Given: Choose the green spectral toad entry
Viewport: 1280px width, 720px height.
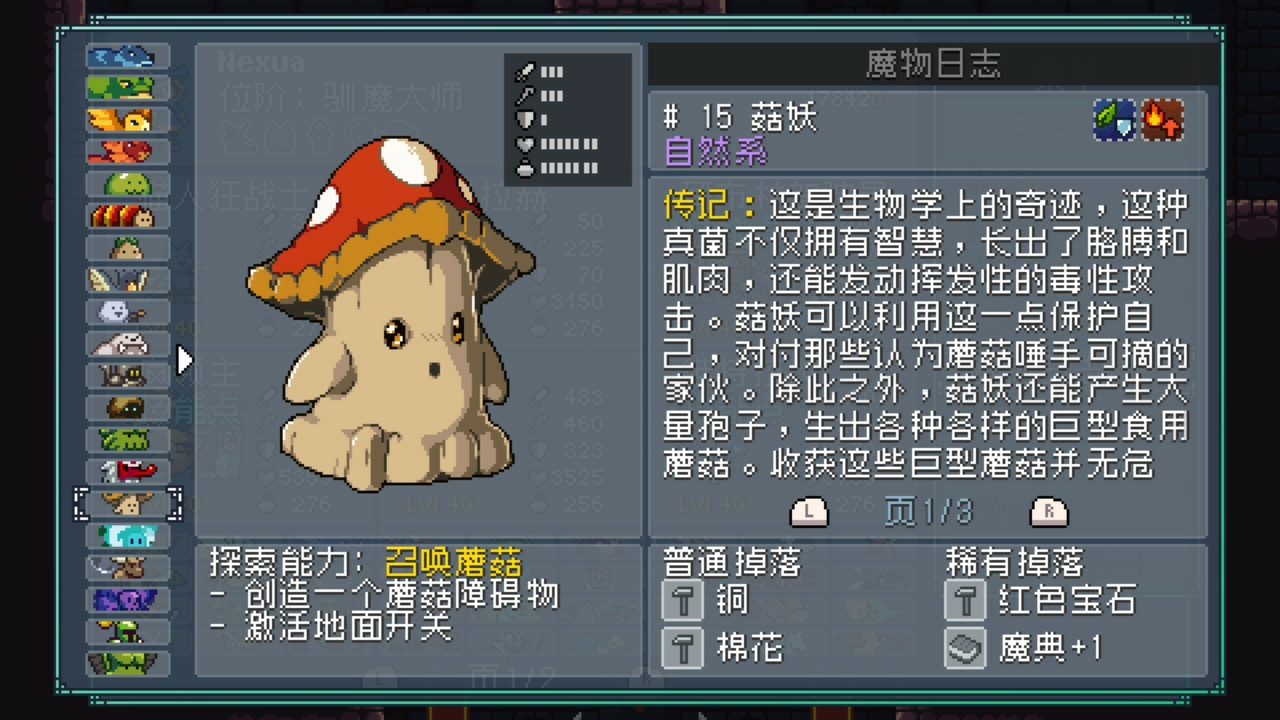Looking at the screenshot, I should point(127,88).
